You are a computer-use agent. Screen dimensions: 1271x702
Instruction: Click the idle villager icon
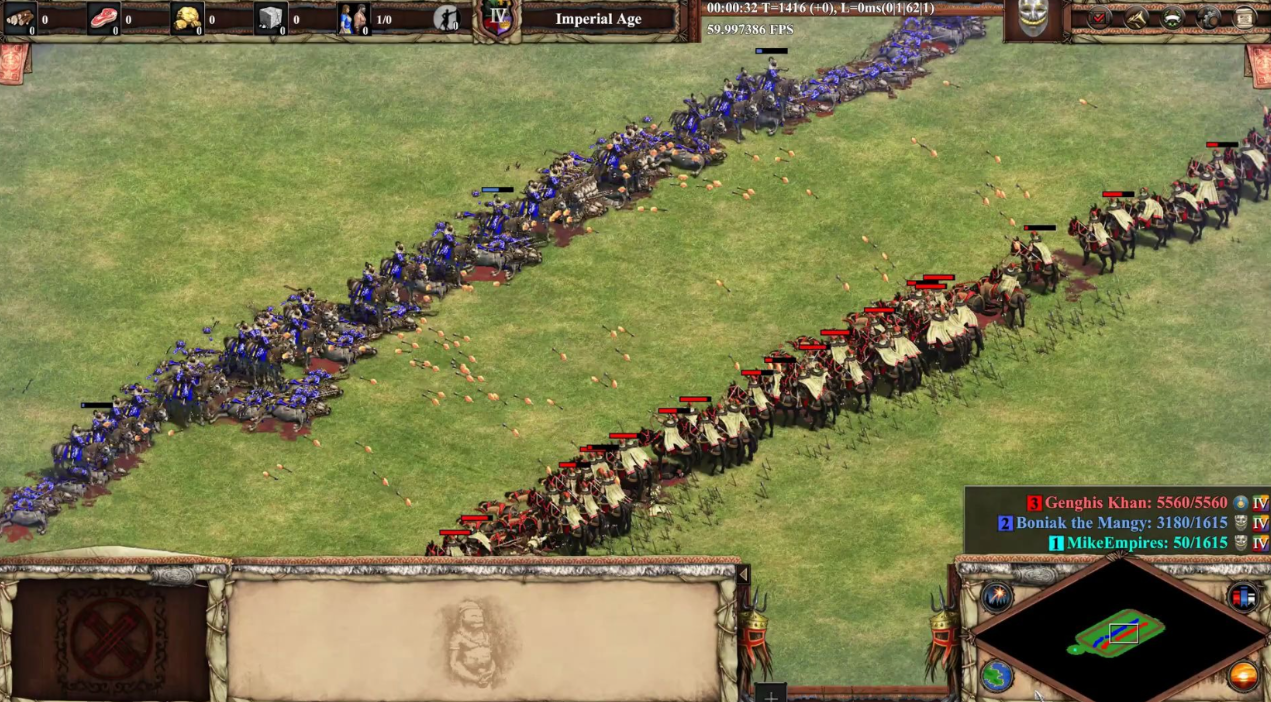(x=447, y=18)
